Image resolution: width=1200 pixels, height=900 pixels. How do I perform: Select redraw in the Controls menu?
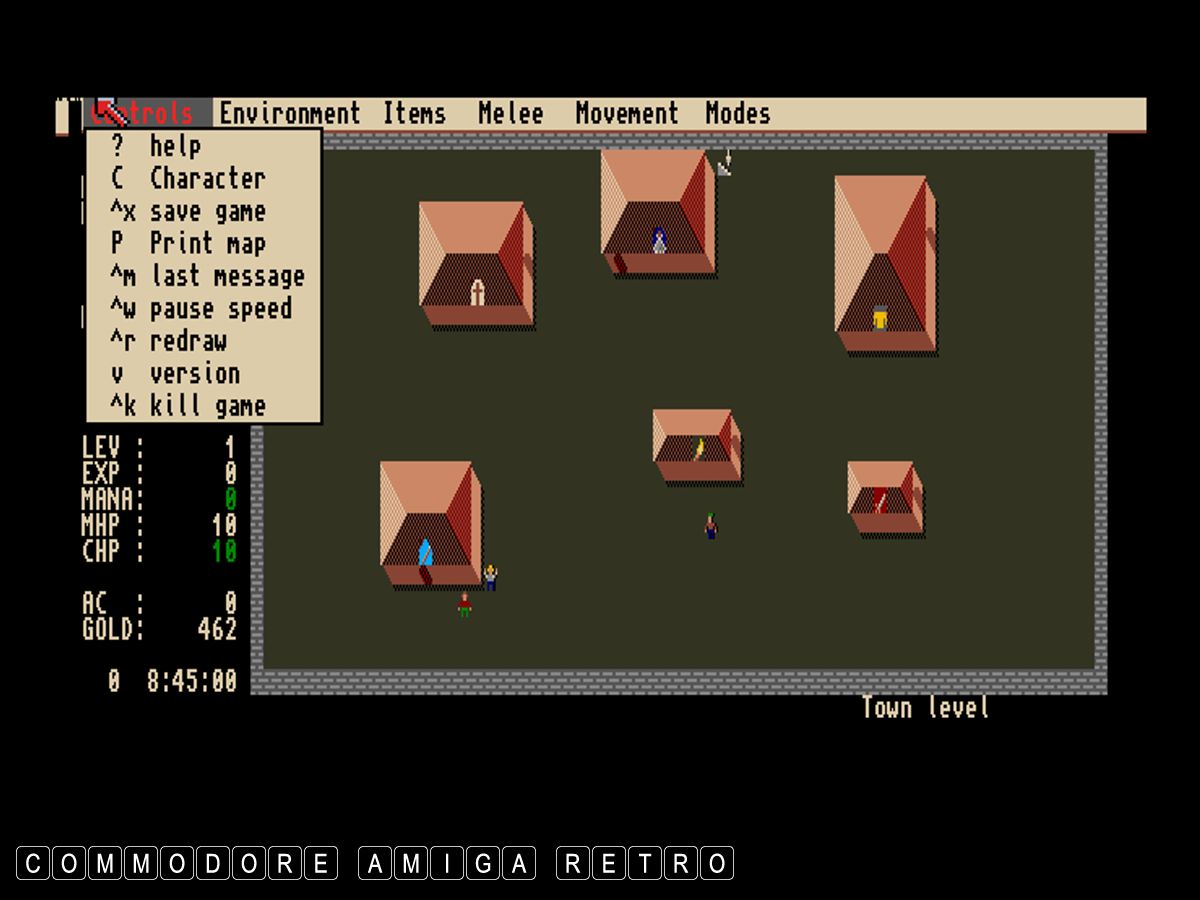[x=188, y=341]
